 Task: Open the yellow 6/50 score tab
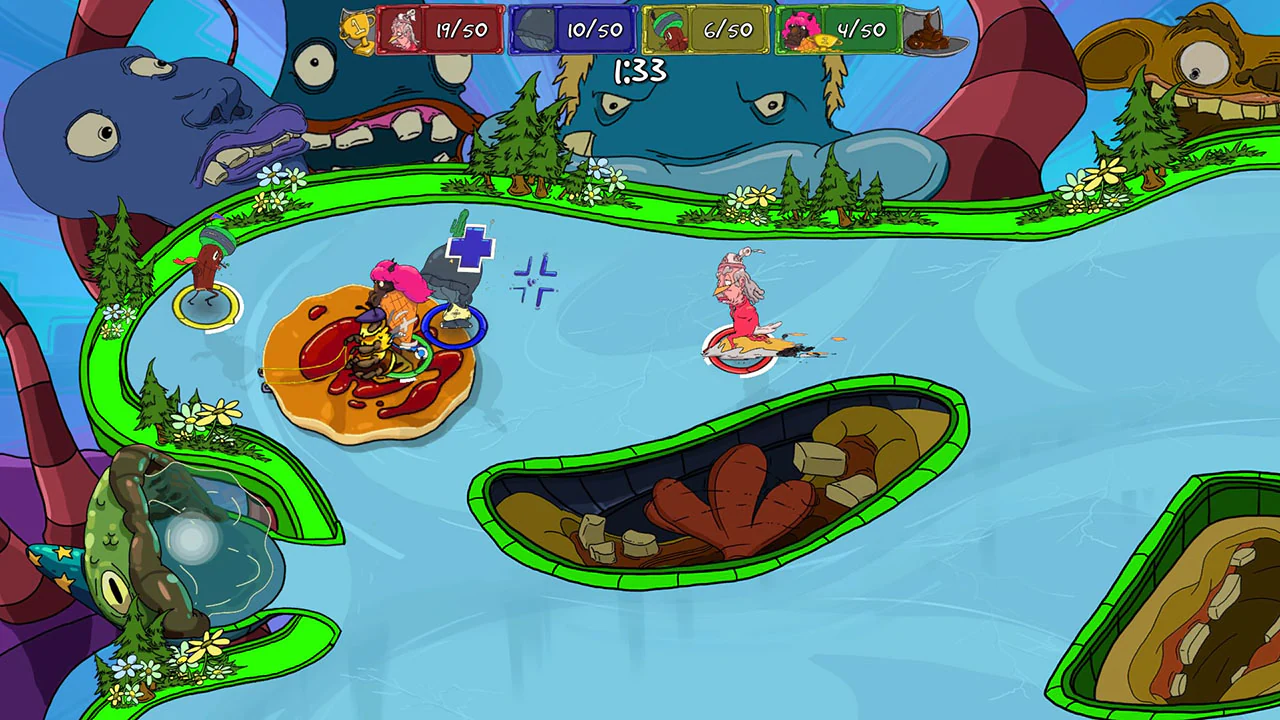click(728, 29)
